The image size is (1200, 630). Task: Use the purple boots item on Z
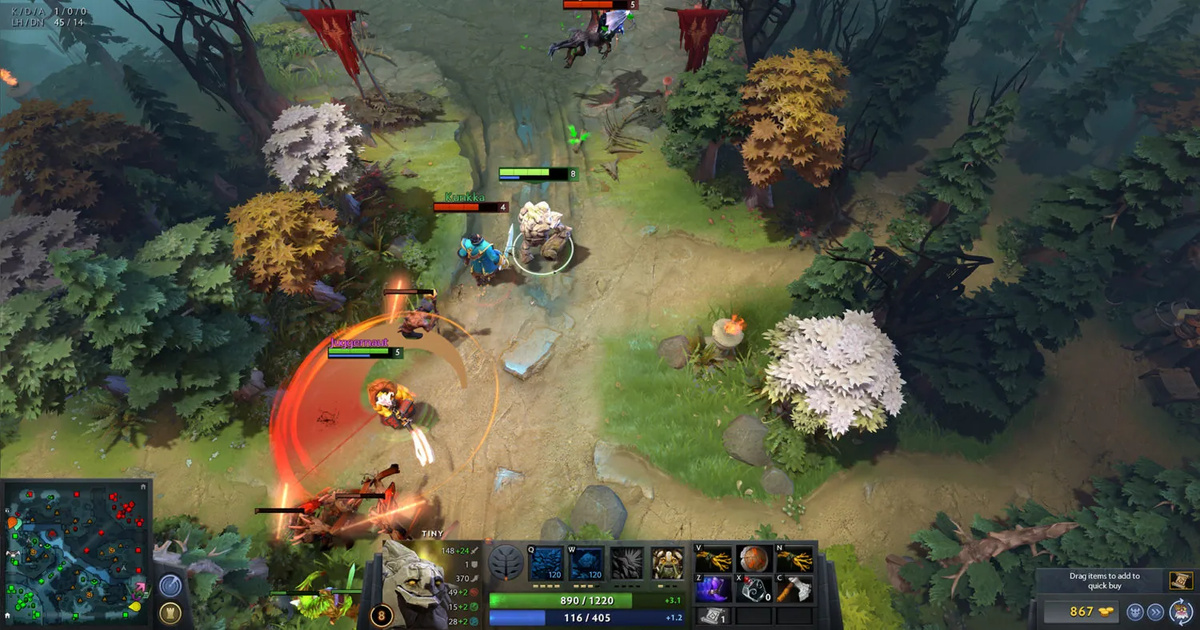(712, 589)
